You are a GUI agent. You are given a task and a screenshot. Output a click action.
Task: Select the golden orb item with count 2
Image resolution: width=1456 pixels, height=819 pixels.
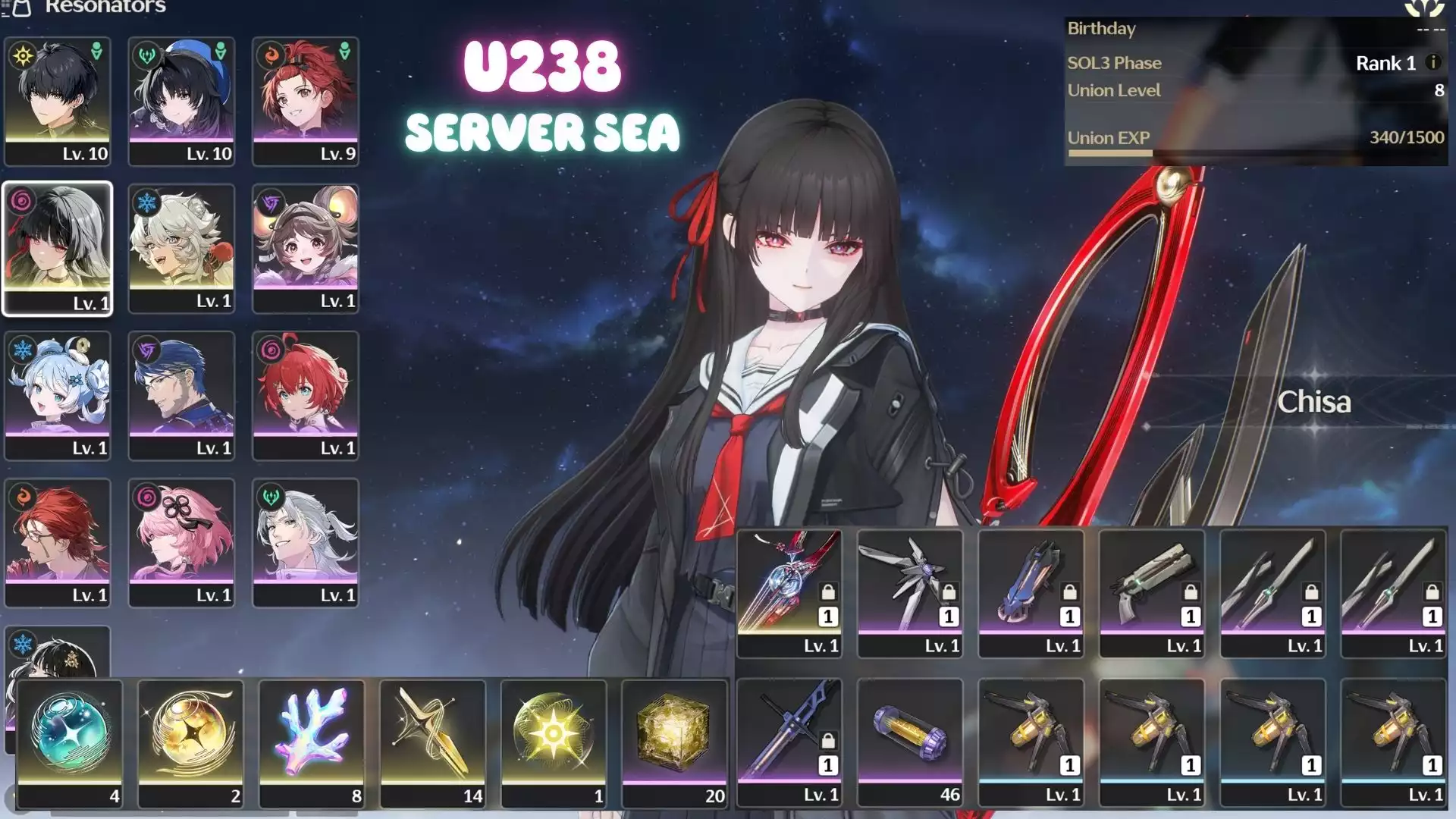point(190,743)
